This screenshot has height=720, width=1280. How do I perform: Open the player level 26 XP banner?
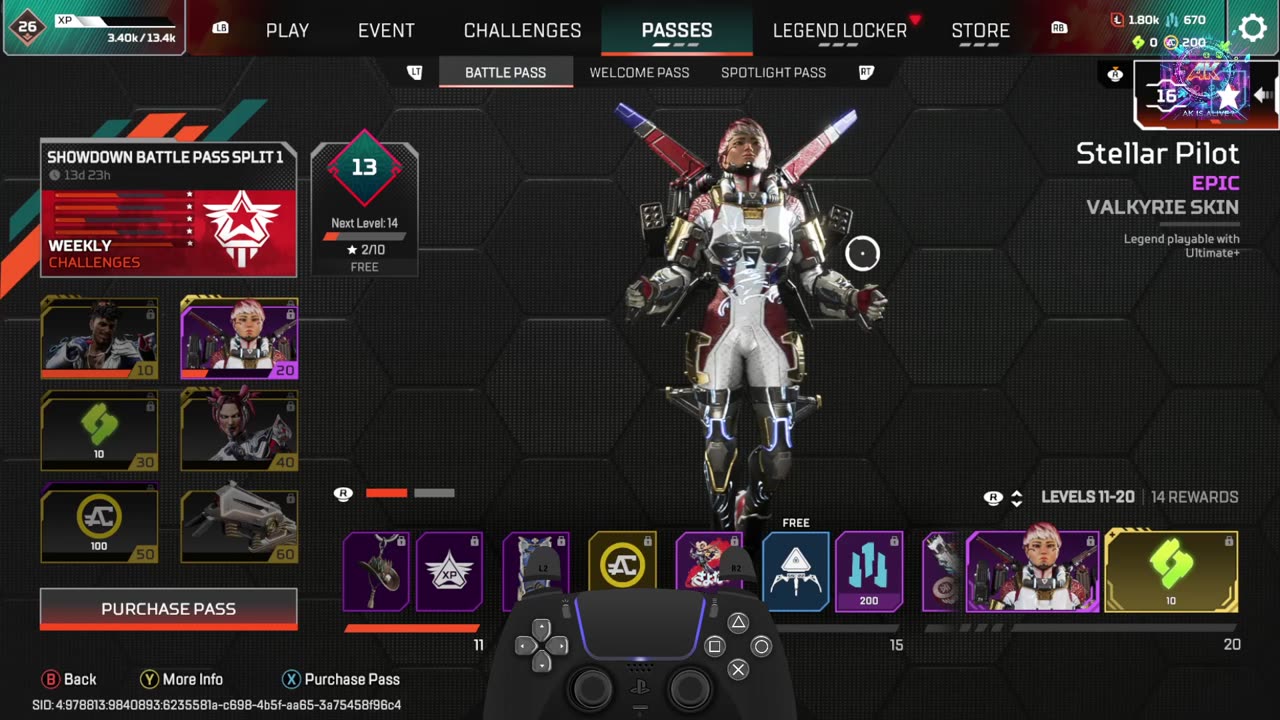click(93, 28)
